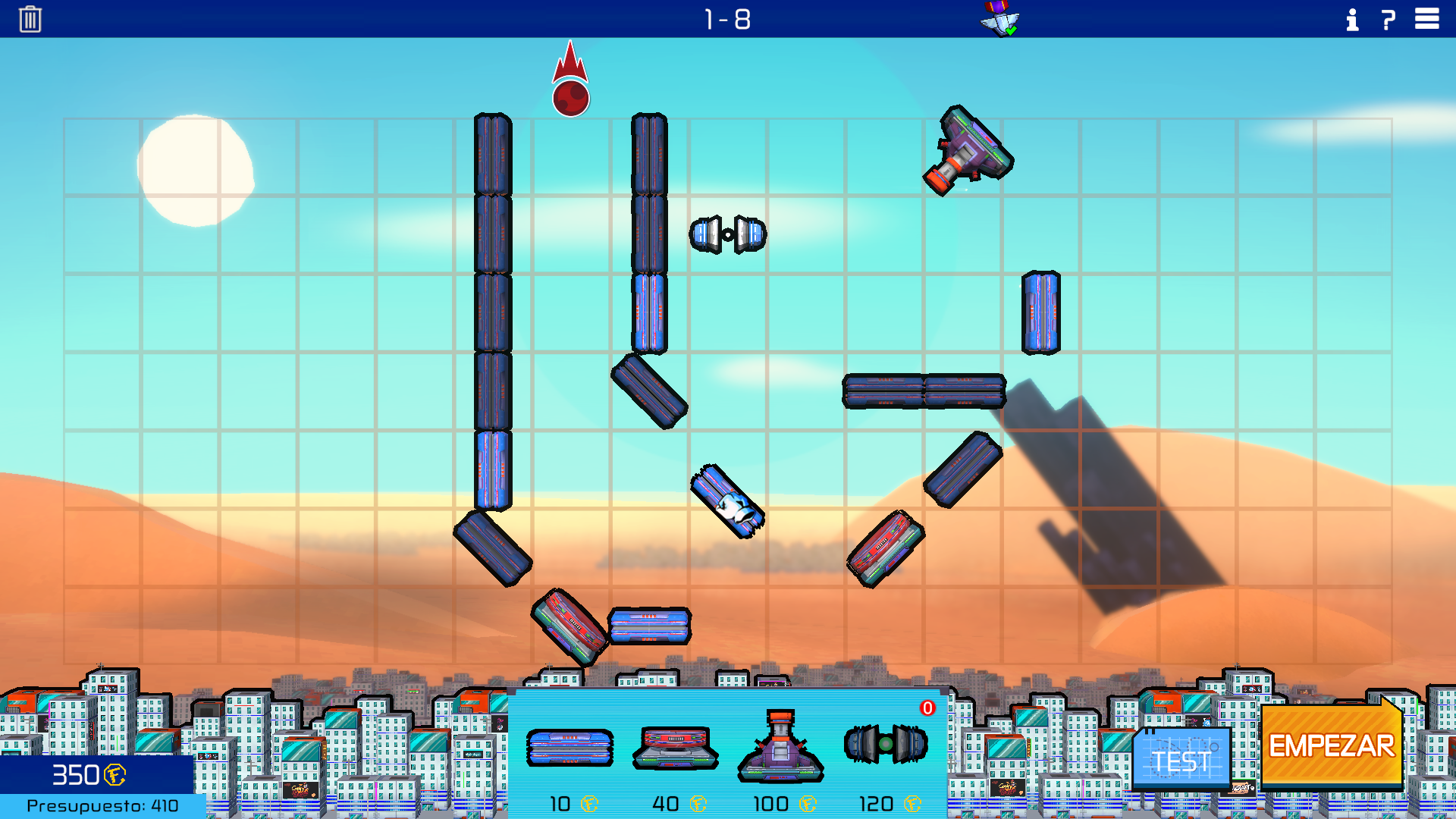Image resolution: width=1456 pixels, height=819 pixels.
Task: Start the level with EMPEZAR
Action: tap(1331, 746)
